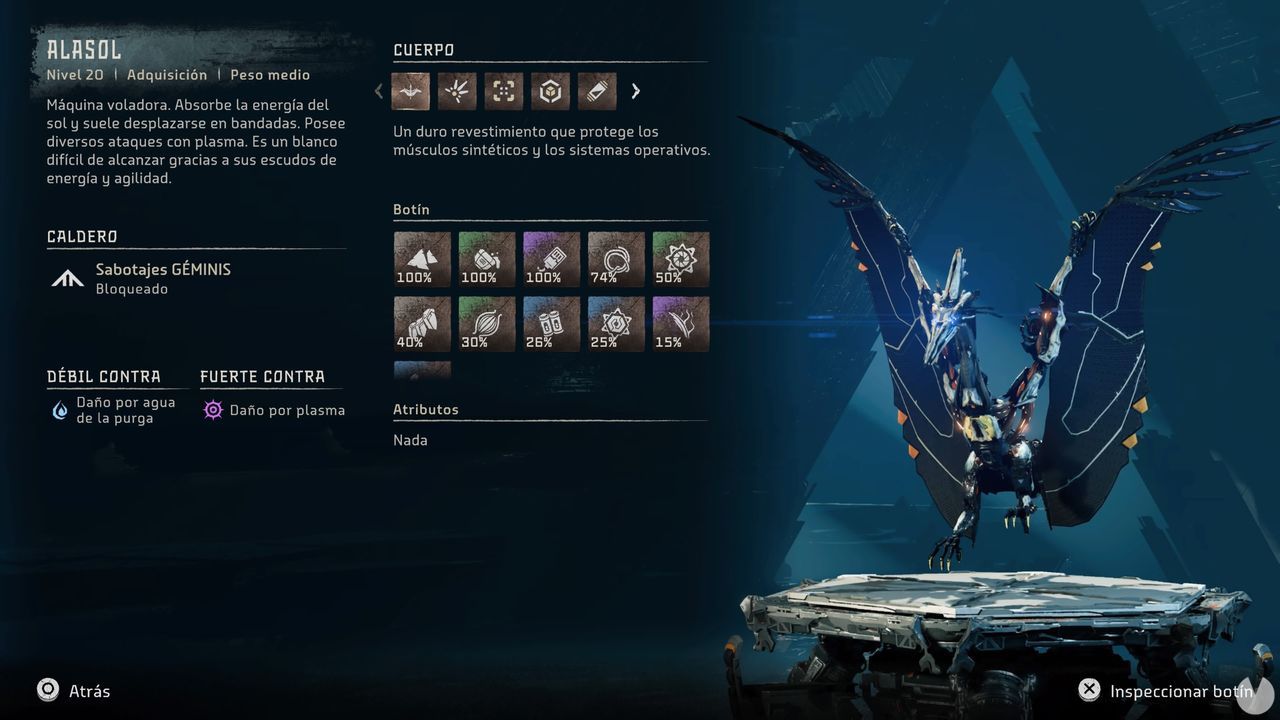
Task: Select the 25% blue gear loot slot
Action: (616, 324)
